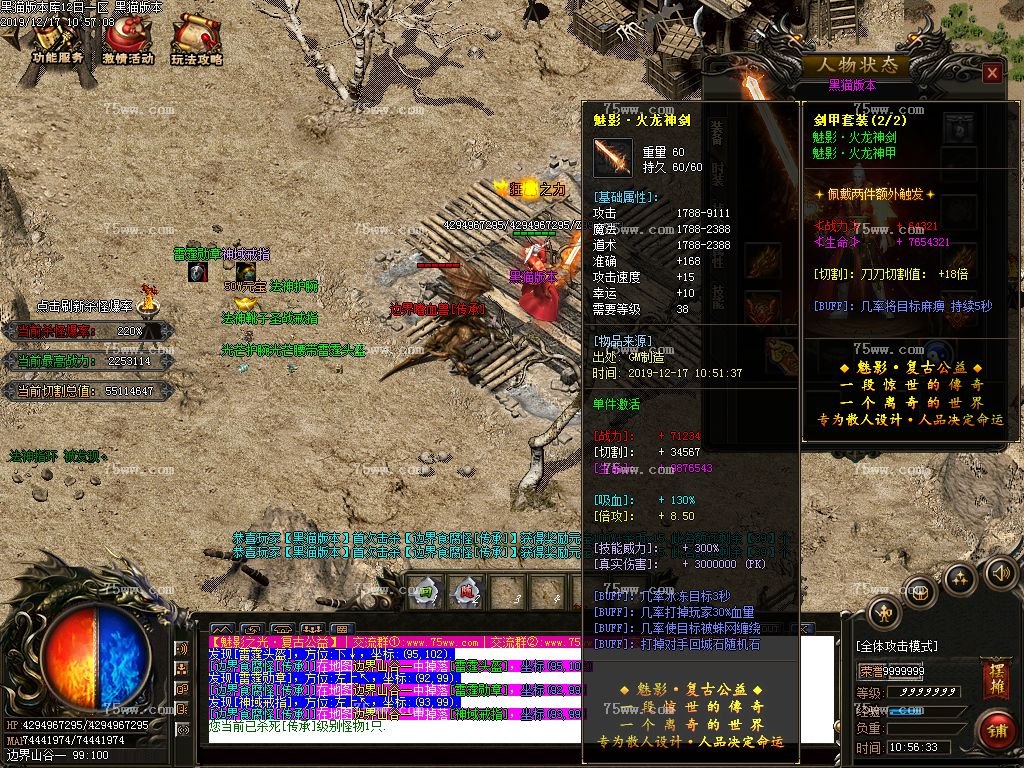Click the top chat side-filter icon
The image size is (1024, 768).
(182, 648)
